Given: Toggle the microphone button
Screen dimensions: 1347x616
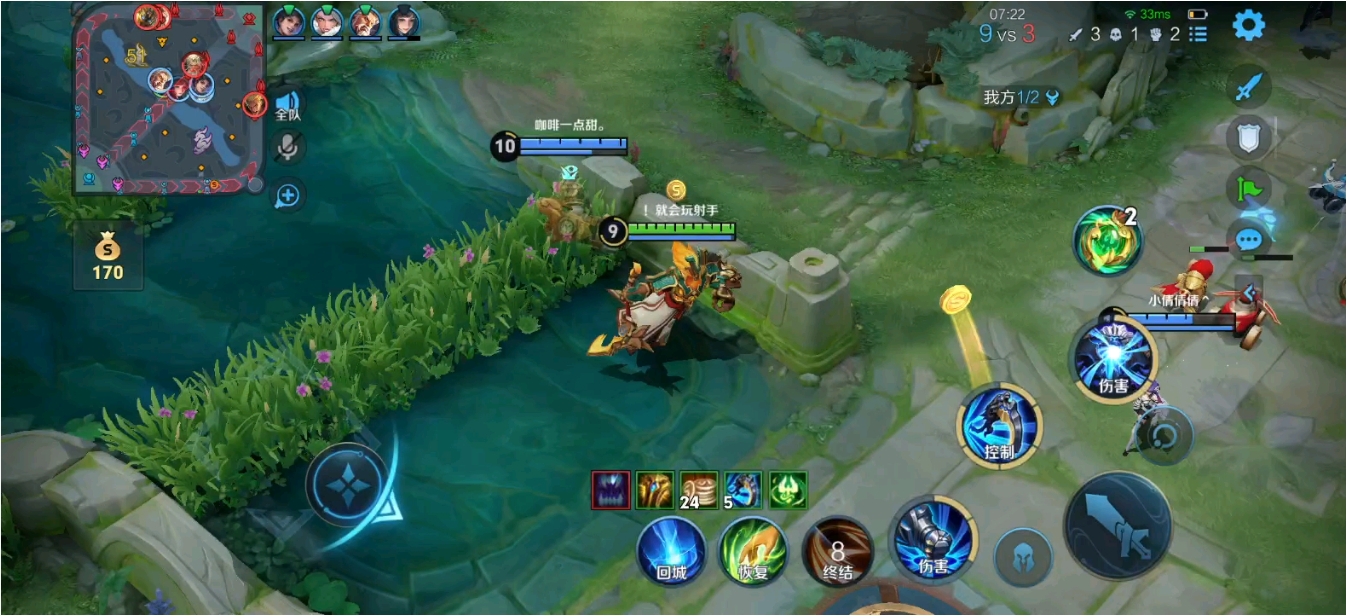Looking at the screenshot, I should click(x=288, y=148).
